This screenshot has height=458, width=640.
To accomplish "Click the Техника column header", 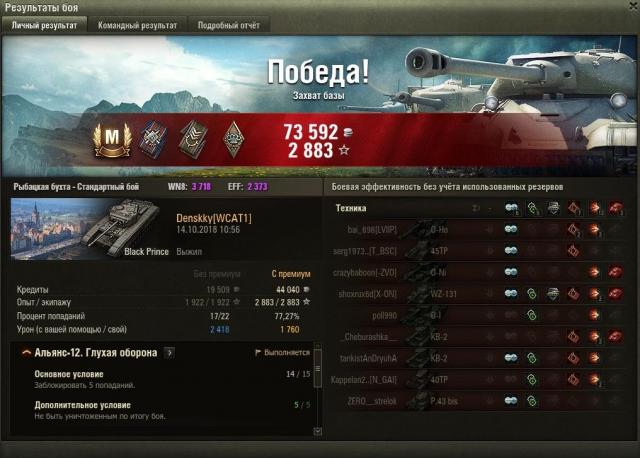I will [x=351, y=208].
